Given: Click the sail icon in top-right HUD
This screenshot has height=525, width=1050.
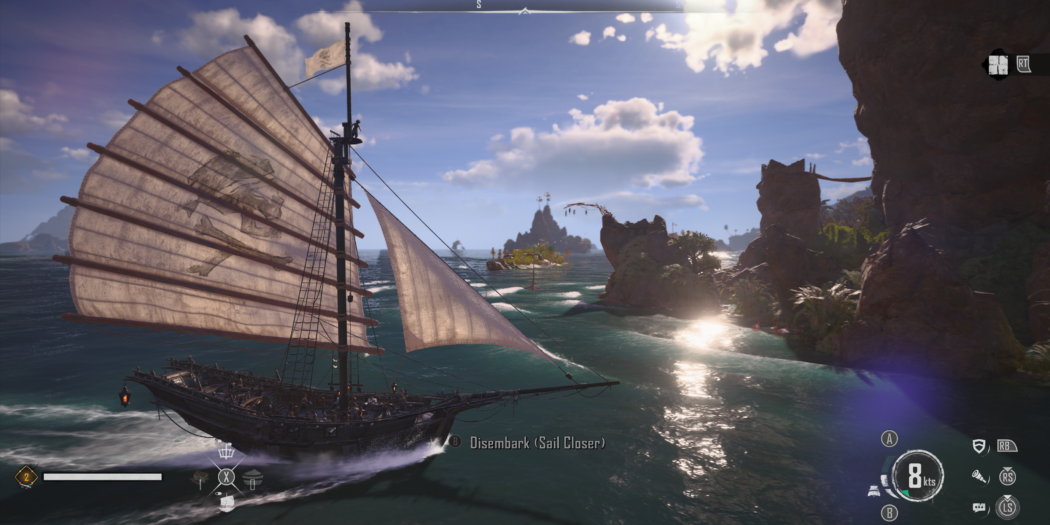Looking at the screenshot, I should pos(997,65).
